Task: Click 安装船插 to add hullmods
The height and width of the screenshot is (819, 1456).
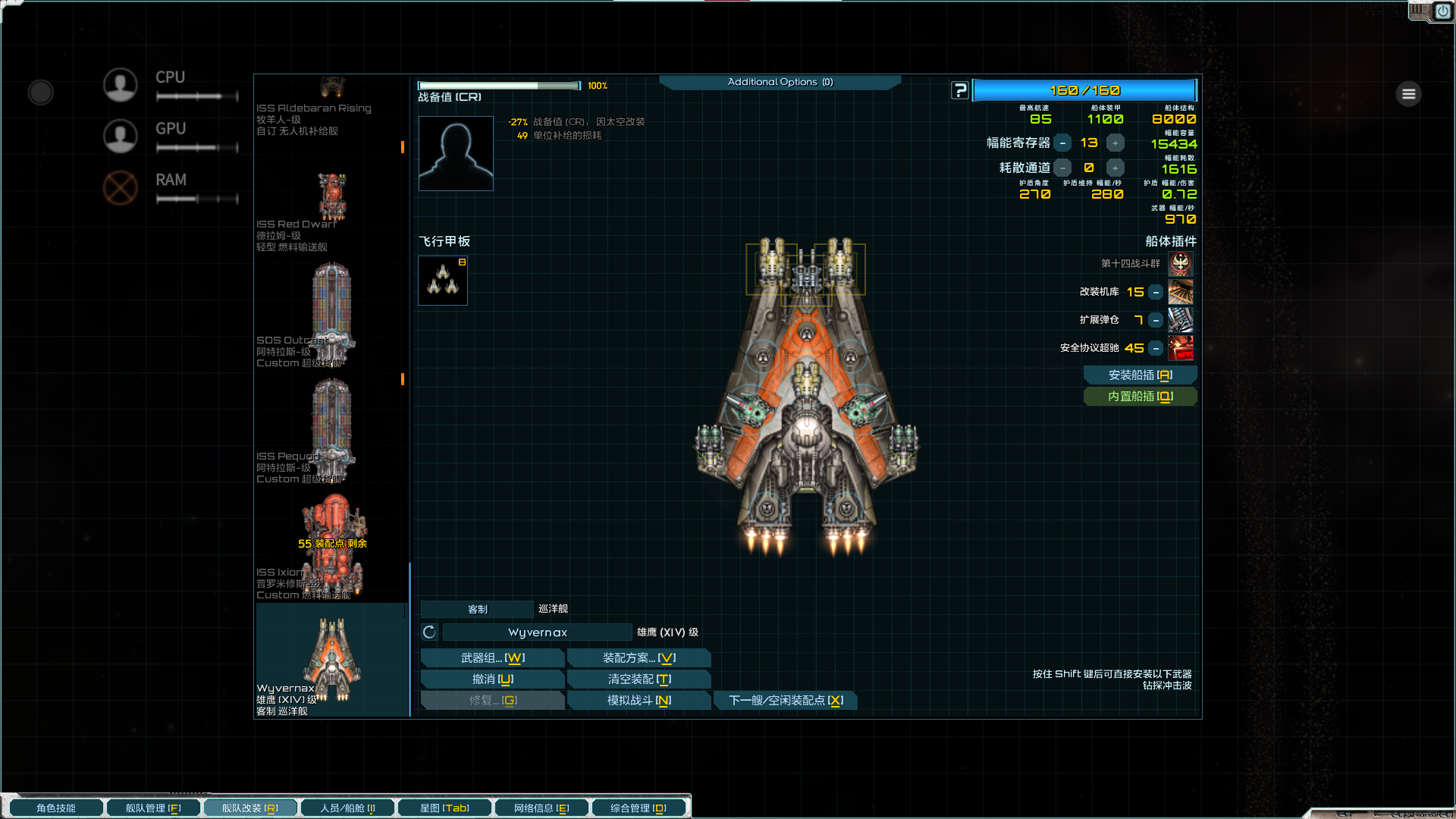Action: (x=1140, y=375)
